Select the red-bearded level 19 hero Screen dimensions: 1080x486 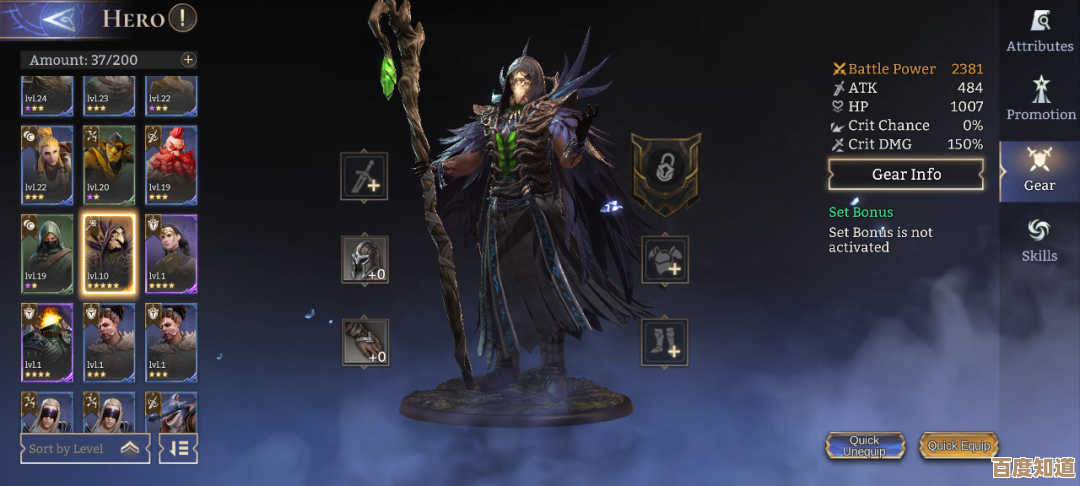[x=171, y=164]
